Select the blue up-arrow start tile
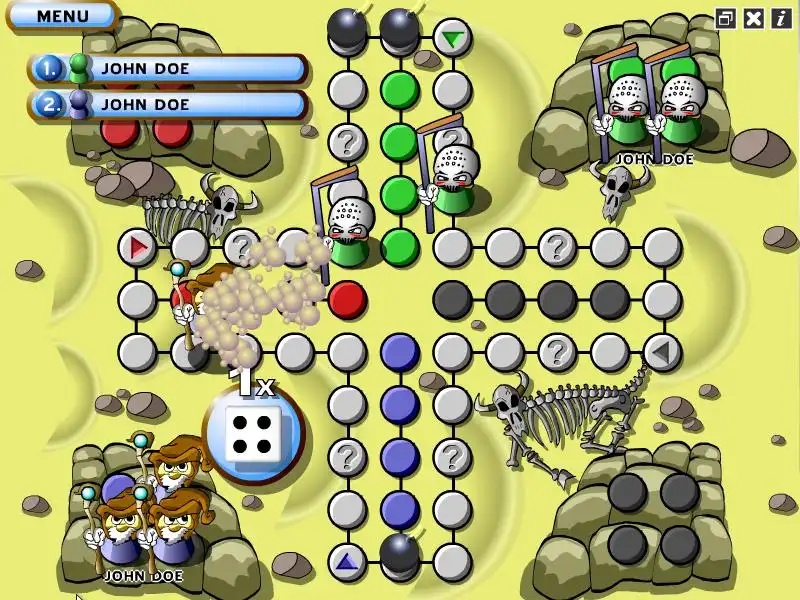The width and height of the screenshot is (800, 600). point(347,562)
